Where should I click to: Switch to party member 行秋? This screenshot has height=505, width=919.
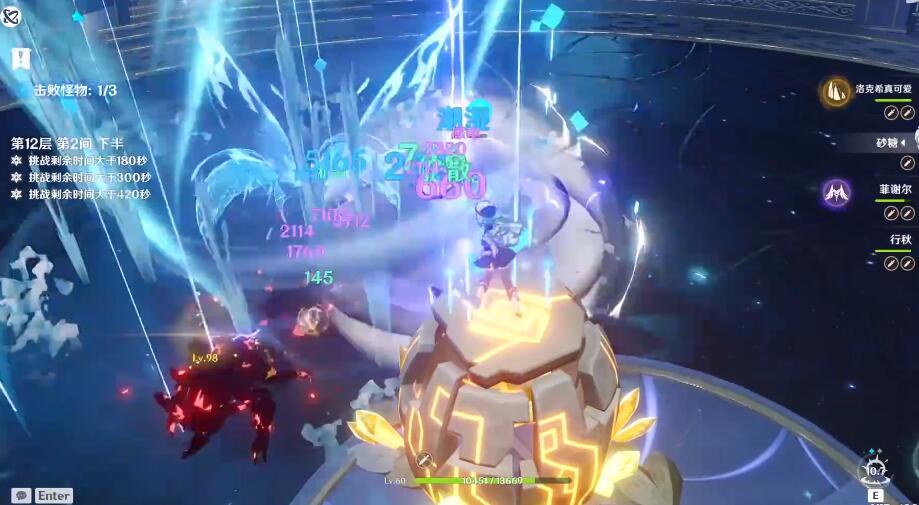(899, 239)
